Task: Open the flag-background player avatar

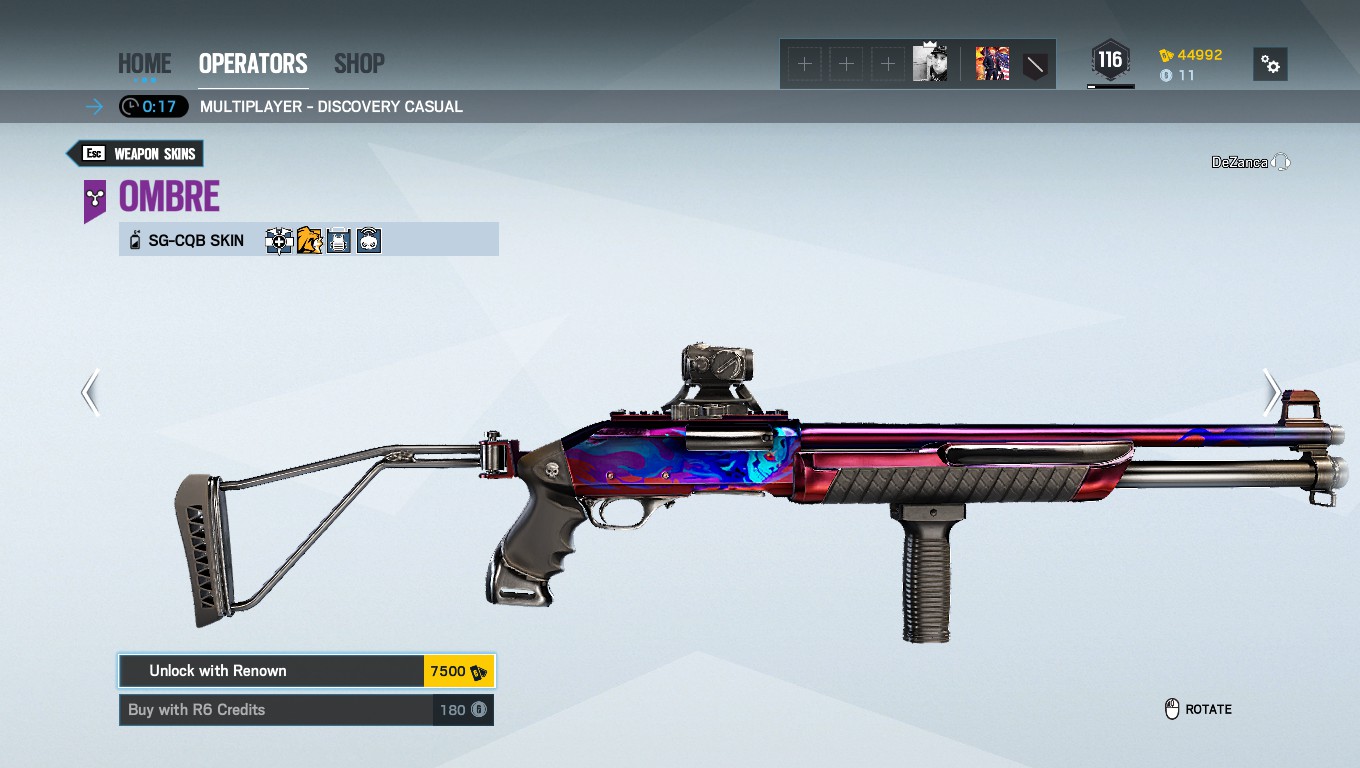Action: click(992, 64)
